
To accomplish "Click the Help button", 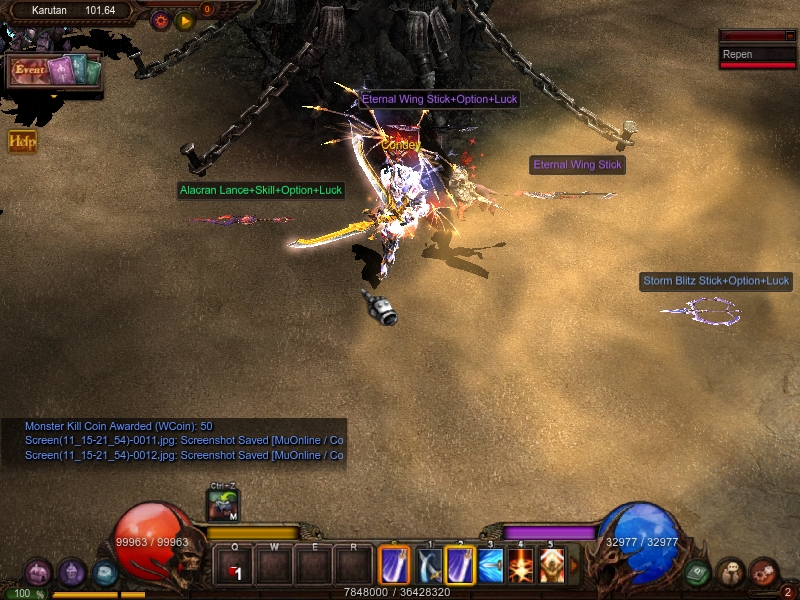I will (22, 141).
